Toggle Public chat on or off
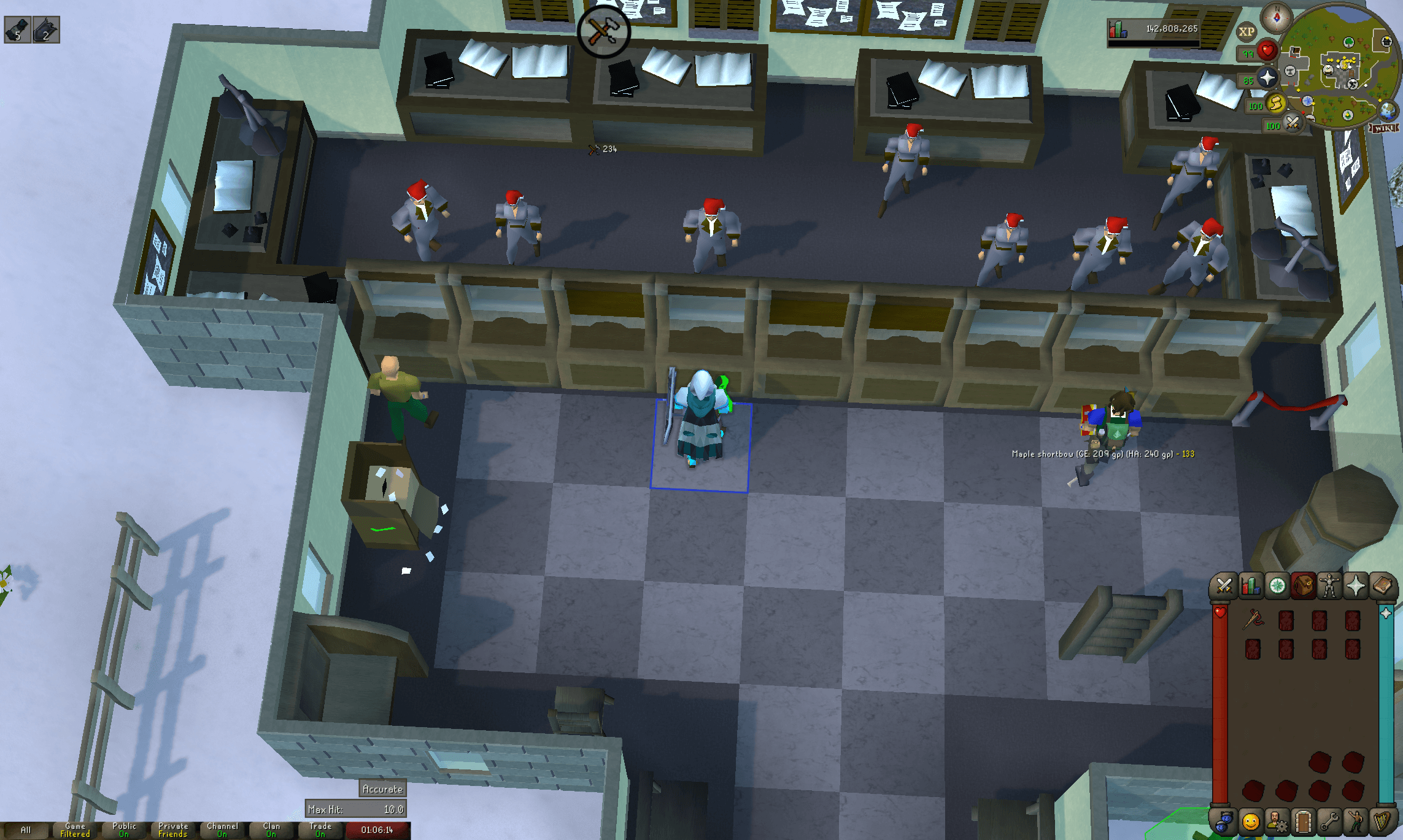1403x840 pixels. click(x=125, y=829)
